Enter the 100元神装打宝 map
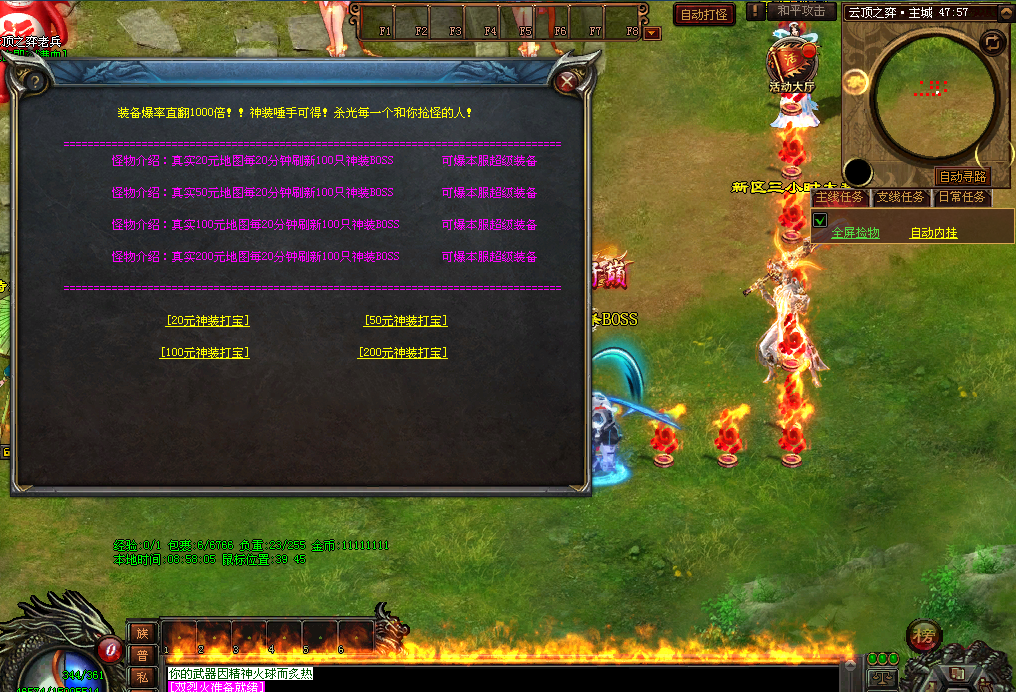The width and height of the screenshot is (1016, 692). tap(205, 353)
